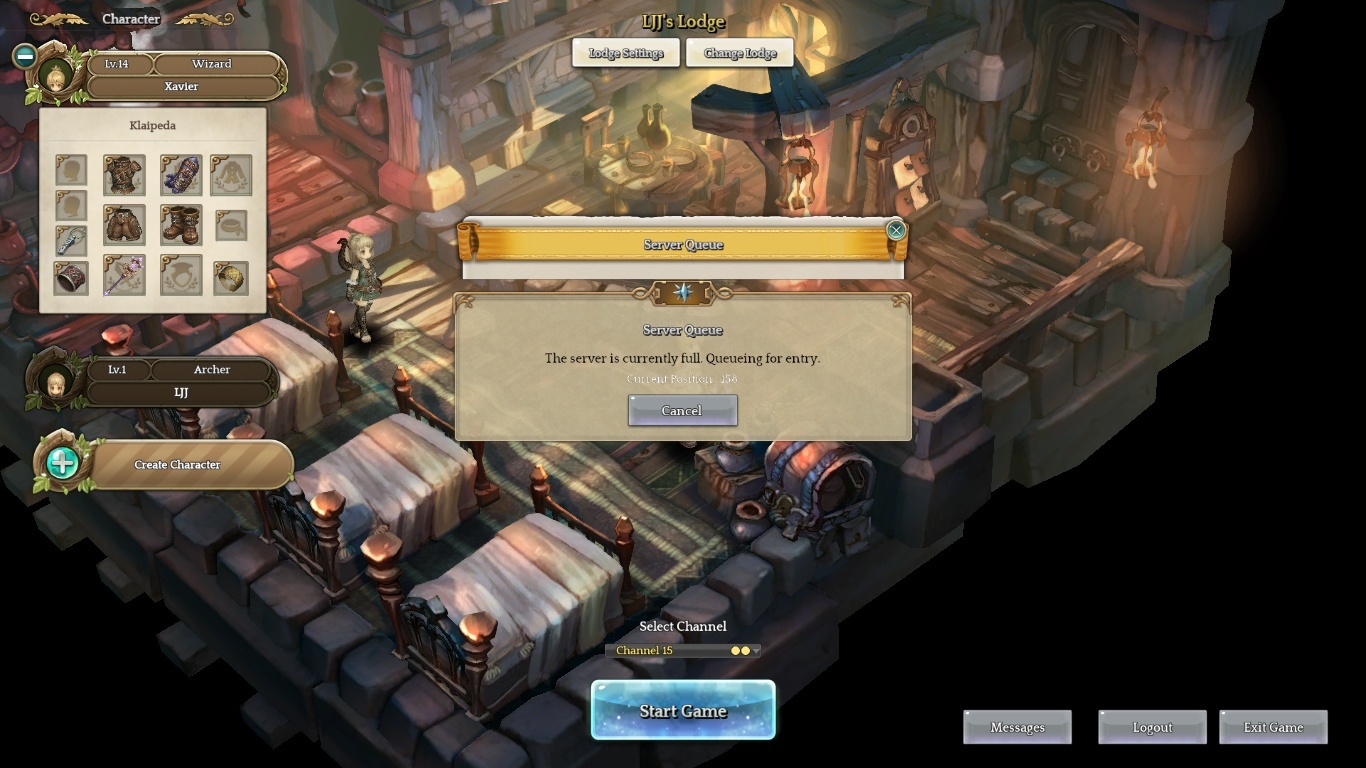Open Lodge Settings
Image resolution: width=1366 pixels, height=768 pixels.
626,53
